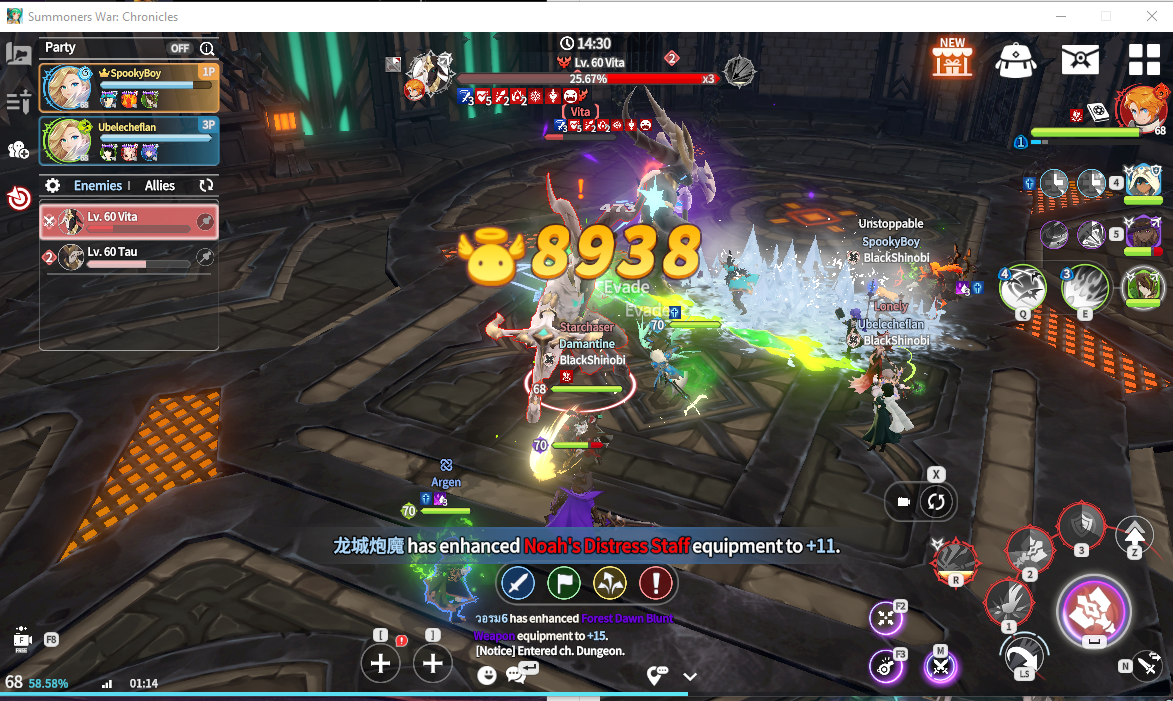Select the blue sword quick command
1173x701 pixels.
[x=518, y=582]
